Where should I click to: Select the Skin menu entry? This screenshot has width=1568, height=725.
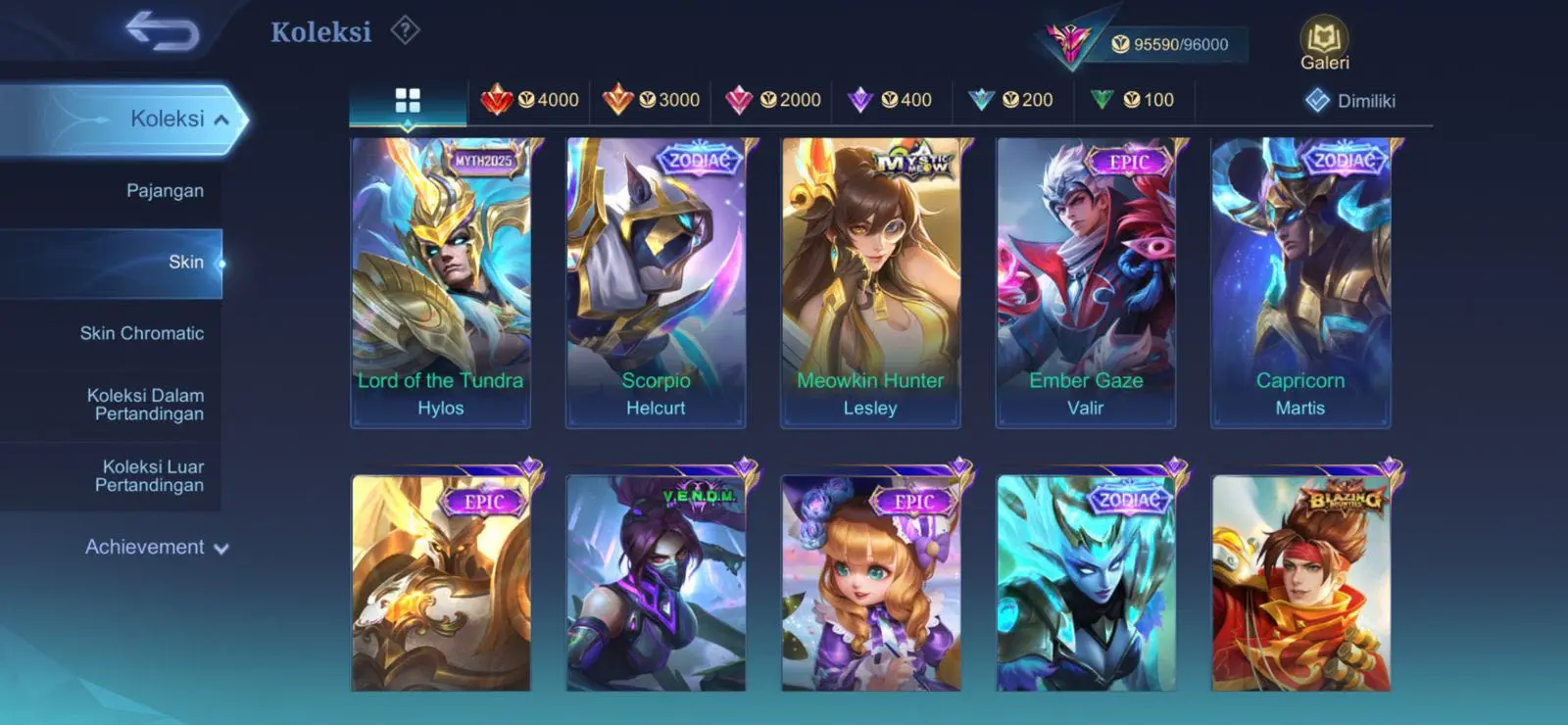click(x=185, y=262)
